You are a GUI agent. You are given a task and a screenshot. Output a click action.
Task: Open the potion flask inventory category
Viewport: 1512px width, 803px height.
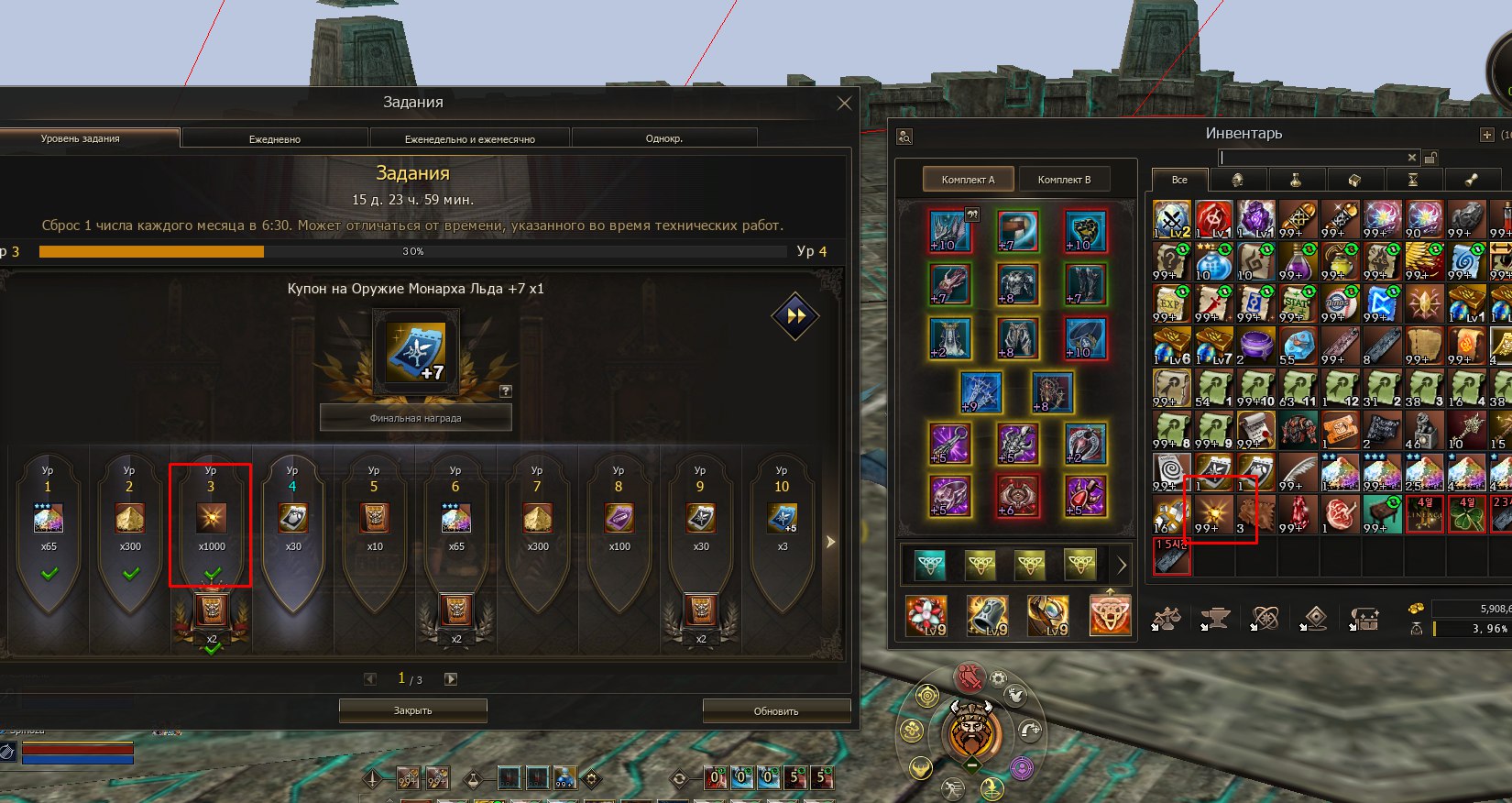1296,180
